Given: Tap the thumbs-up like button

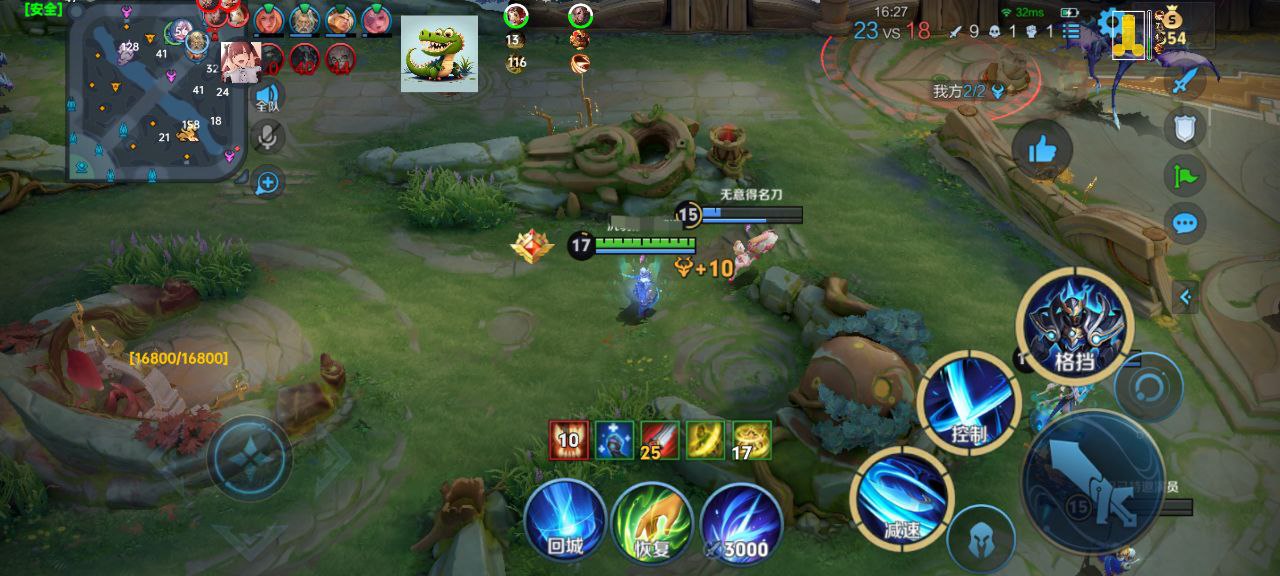Looking at the screenshot, I should [1041, 151].
